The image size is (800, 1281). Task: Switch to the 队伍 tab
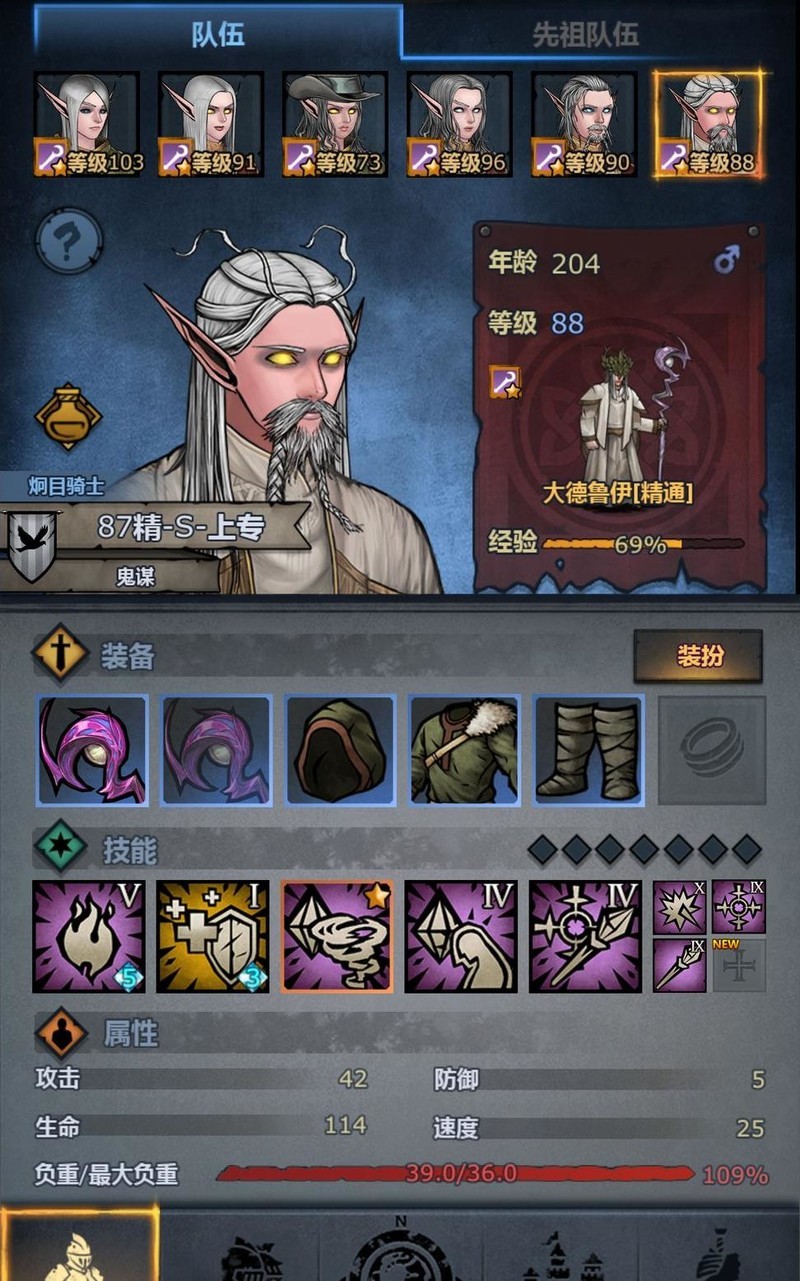point(218,34)
